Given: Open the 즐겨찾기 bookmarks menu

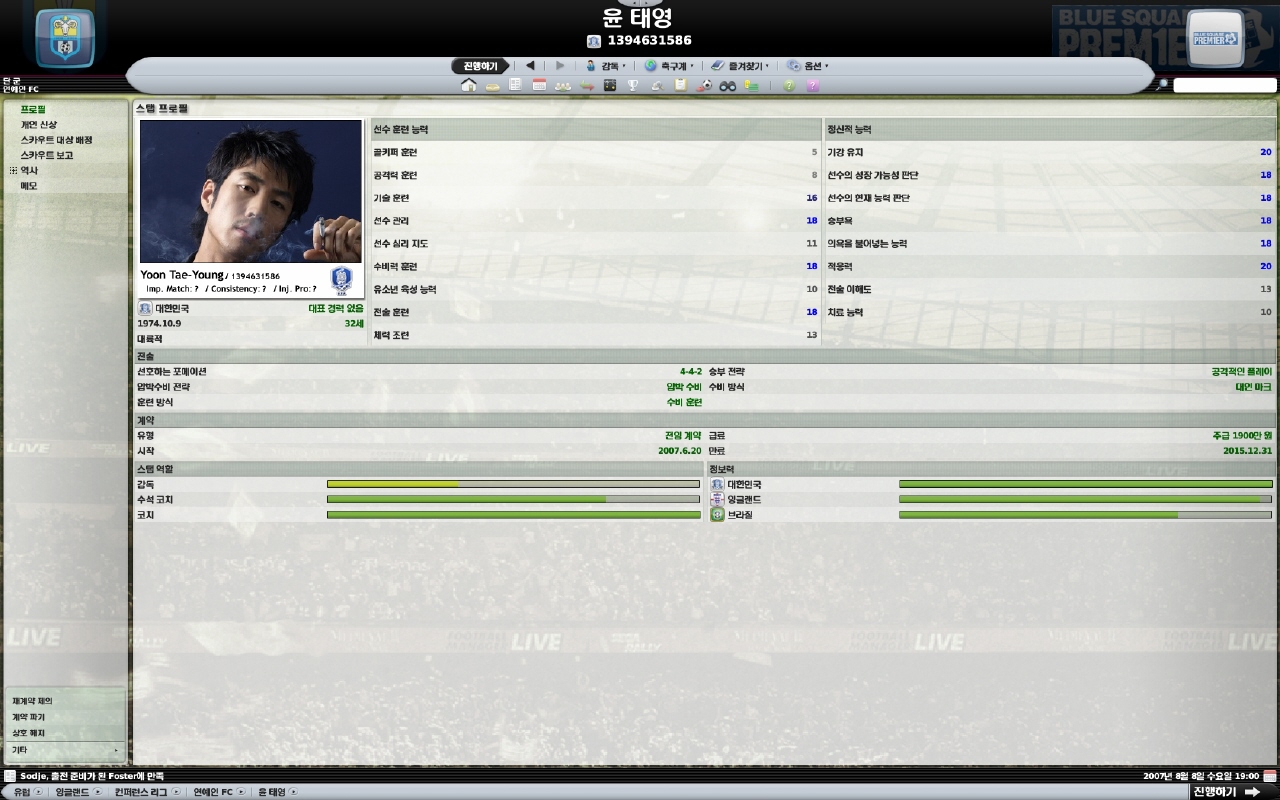Looking at the screenshot, I should click(741, 66).
